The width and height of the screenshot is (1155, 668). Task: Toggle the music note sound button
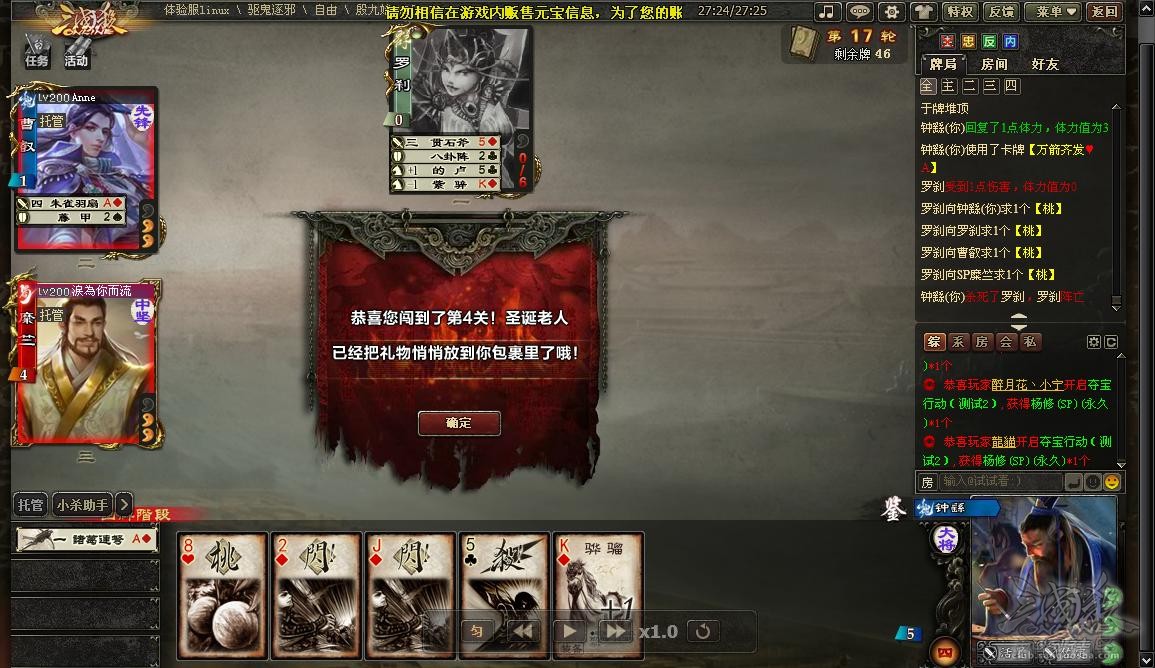point(827,12)
